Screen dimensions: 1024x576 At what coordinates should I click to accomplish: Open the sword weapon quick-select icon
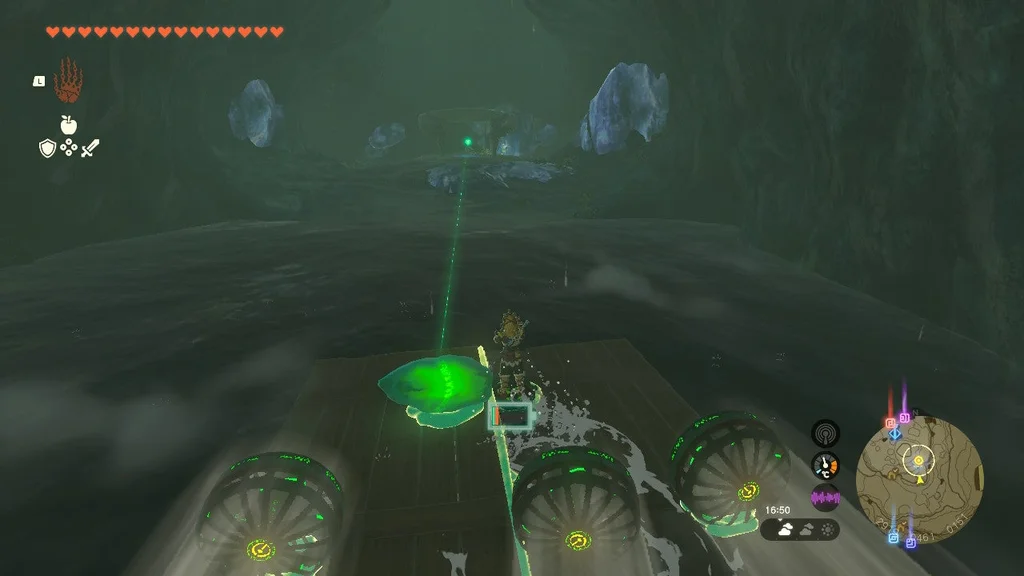[x=90, y=148]
